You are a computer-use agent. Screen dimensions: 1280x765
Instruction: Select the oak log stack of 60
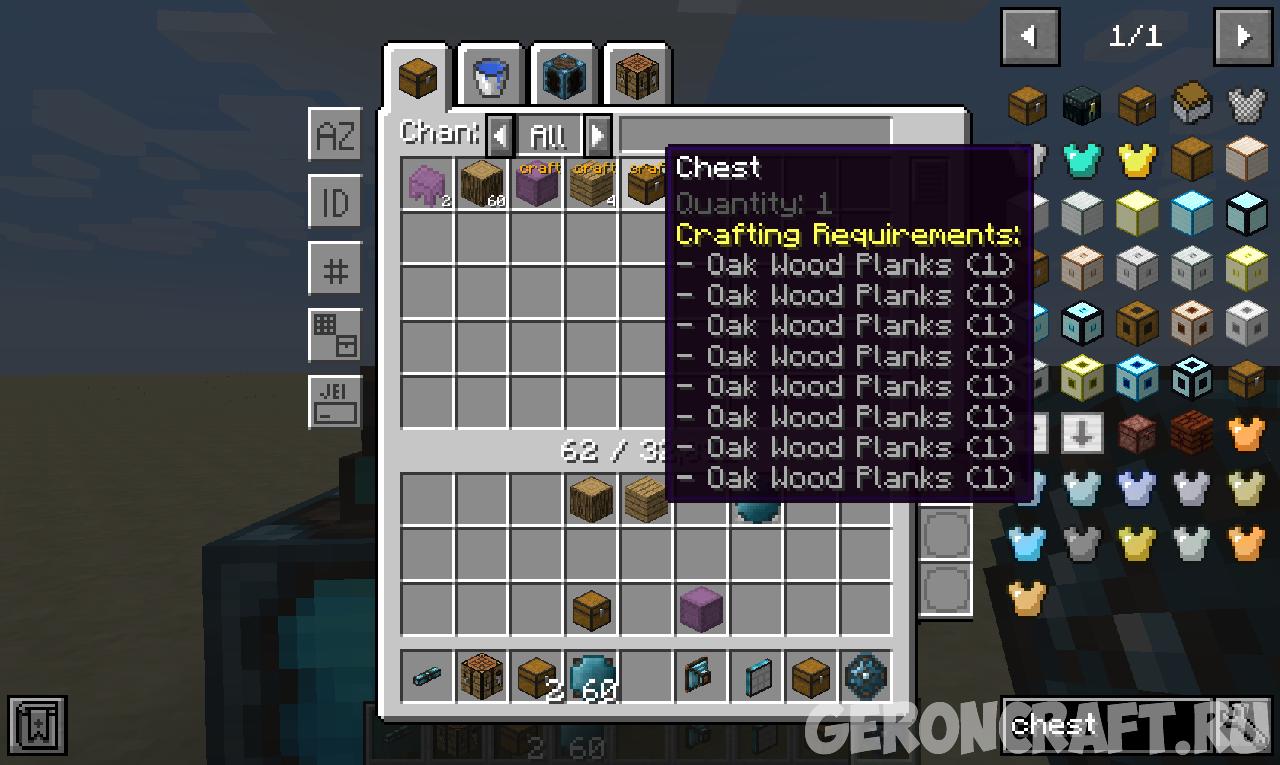tap(483, 184)
